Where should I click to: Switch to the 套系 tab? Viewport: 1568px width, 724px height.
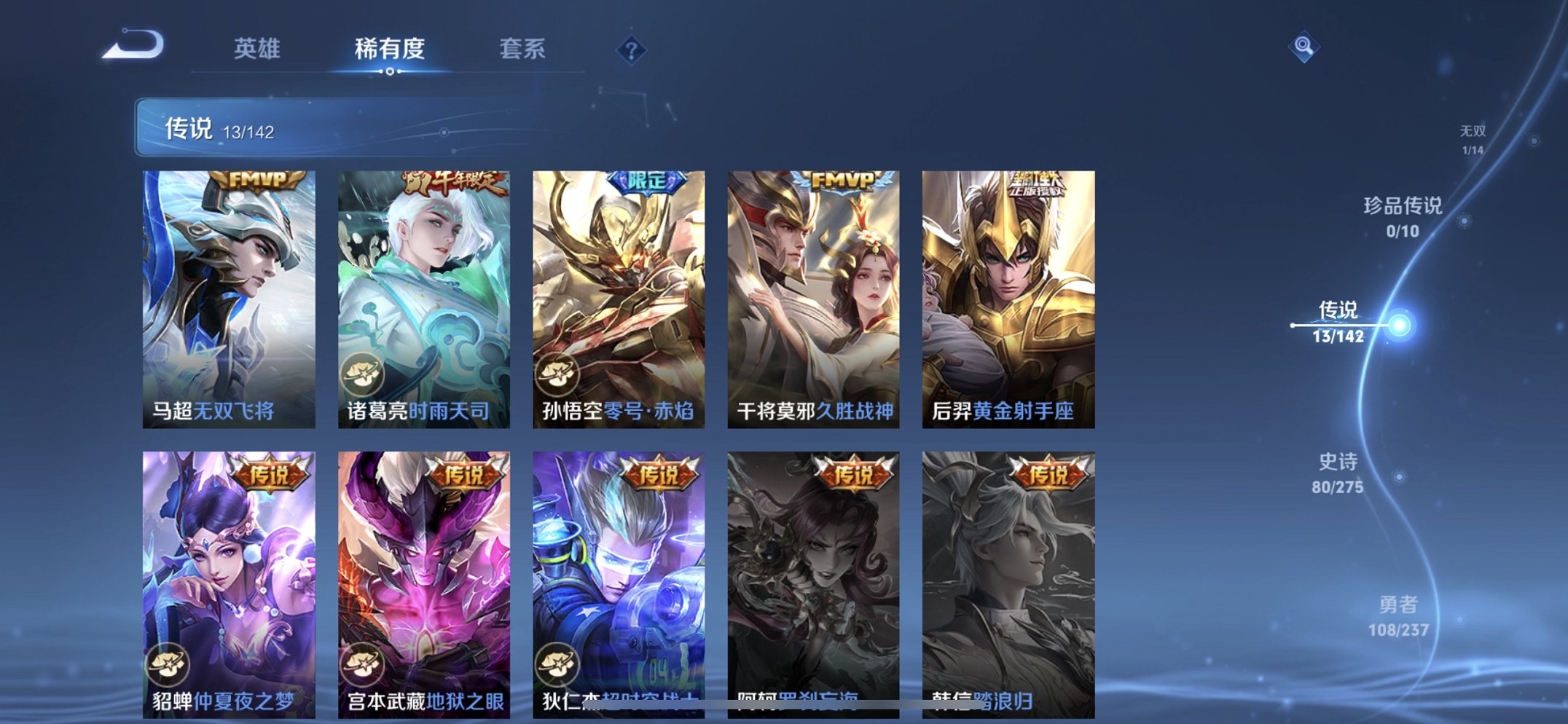524,48
